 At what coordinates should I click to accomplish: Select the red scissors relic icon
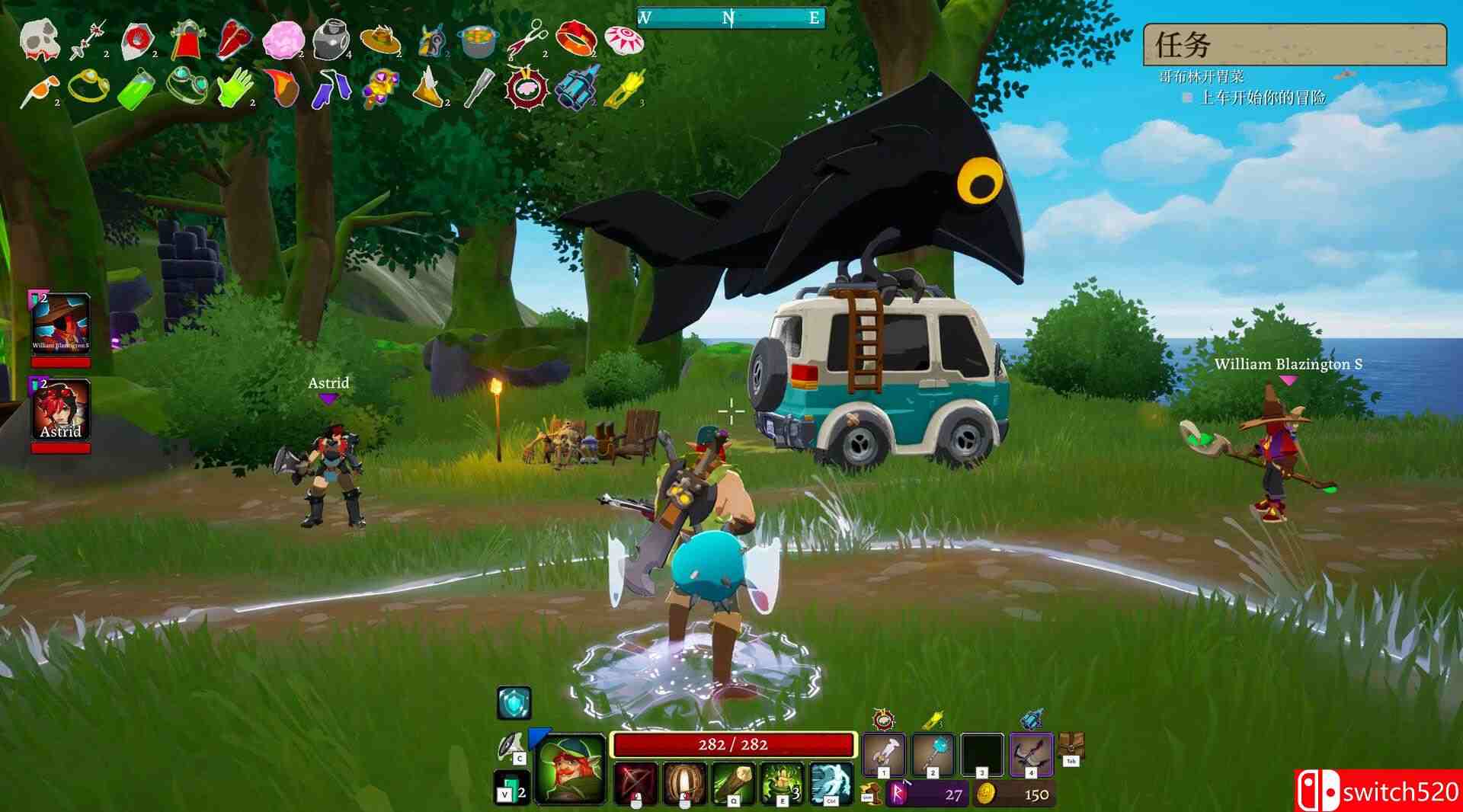tap(527, 38)
